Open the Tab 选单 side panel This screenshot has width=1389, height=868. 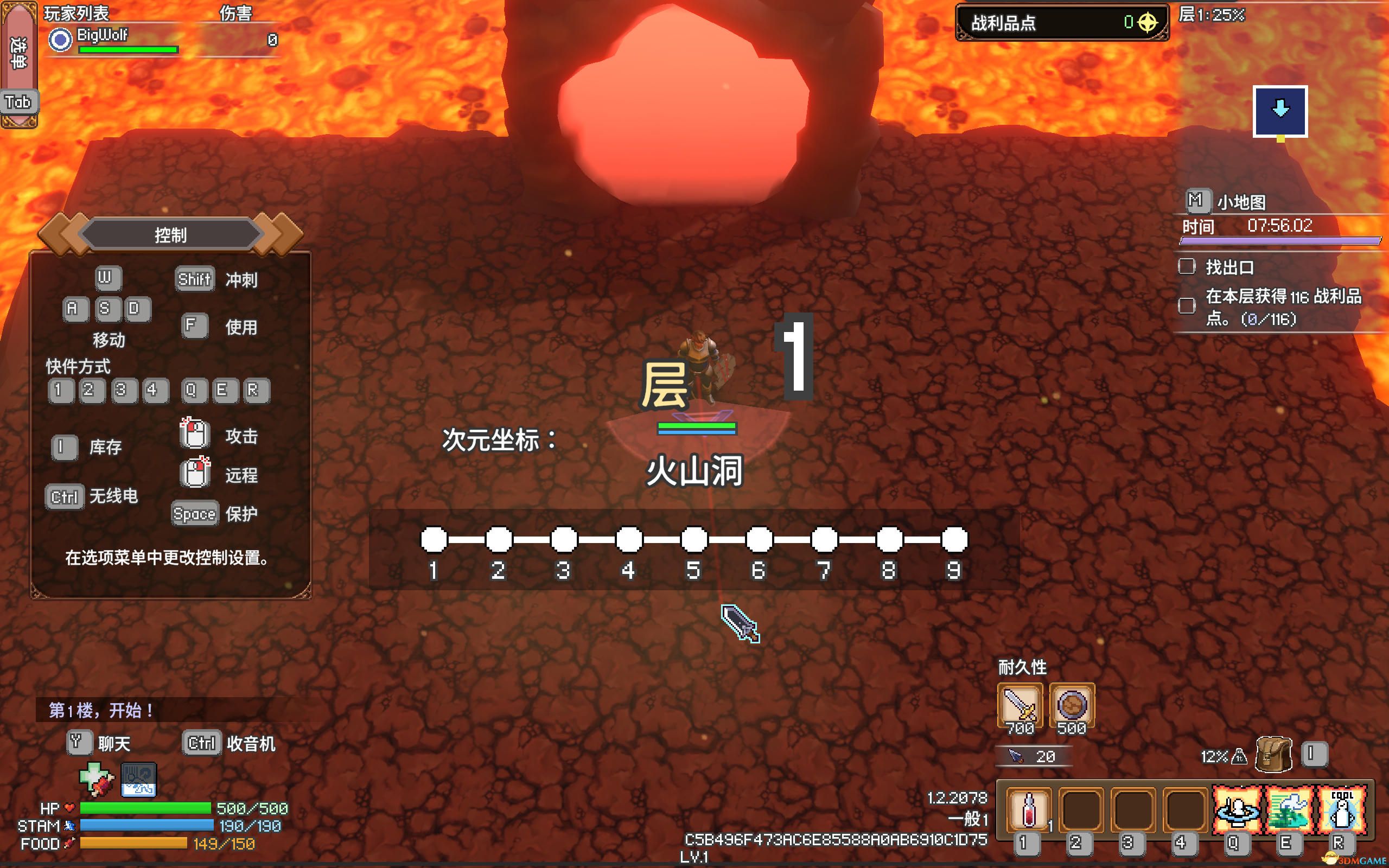19,102
